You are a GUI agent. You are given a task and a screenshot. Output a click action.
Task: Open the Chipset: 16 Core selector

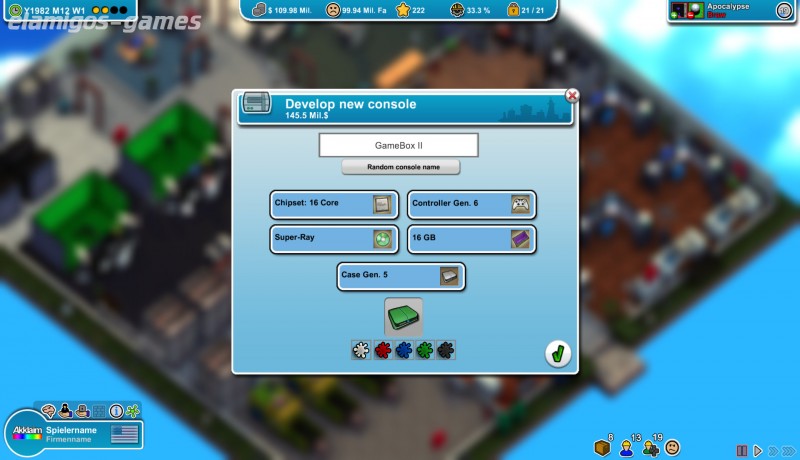(334, 204)
